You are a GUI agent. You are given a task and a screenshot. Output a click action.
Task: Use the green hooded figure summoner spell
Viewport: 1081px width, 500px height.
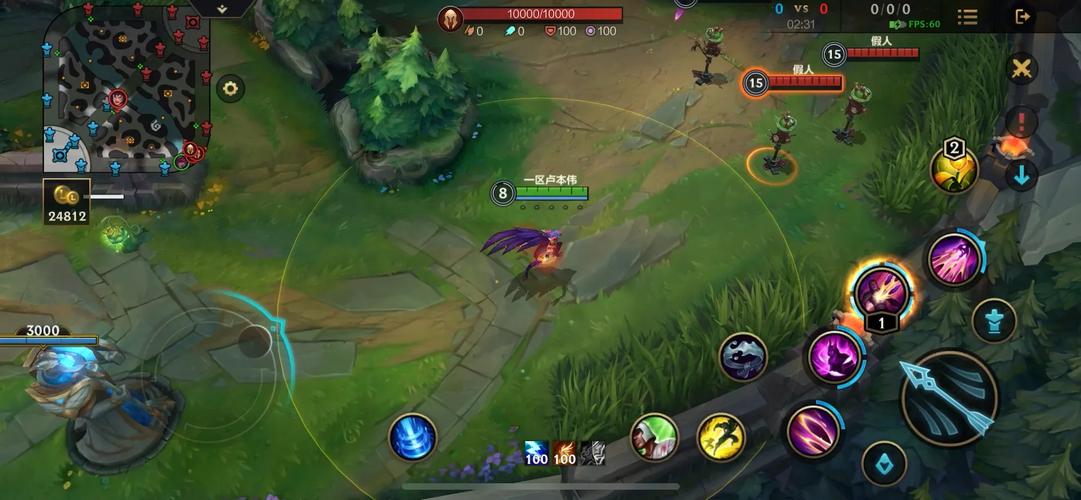654,437
